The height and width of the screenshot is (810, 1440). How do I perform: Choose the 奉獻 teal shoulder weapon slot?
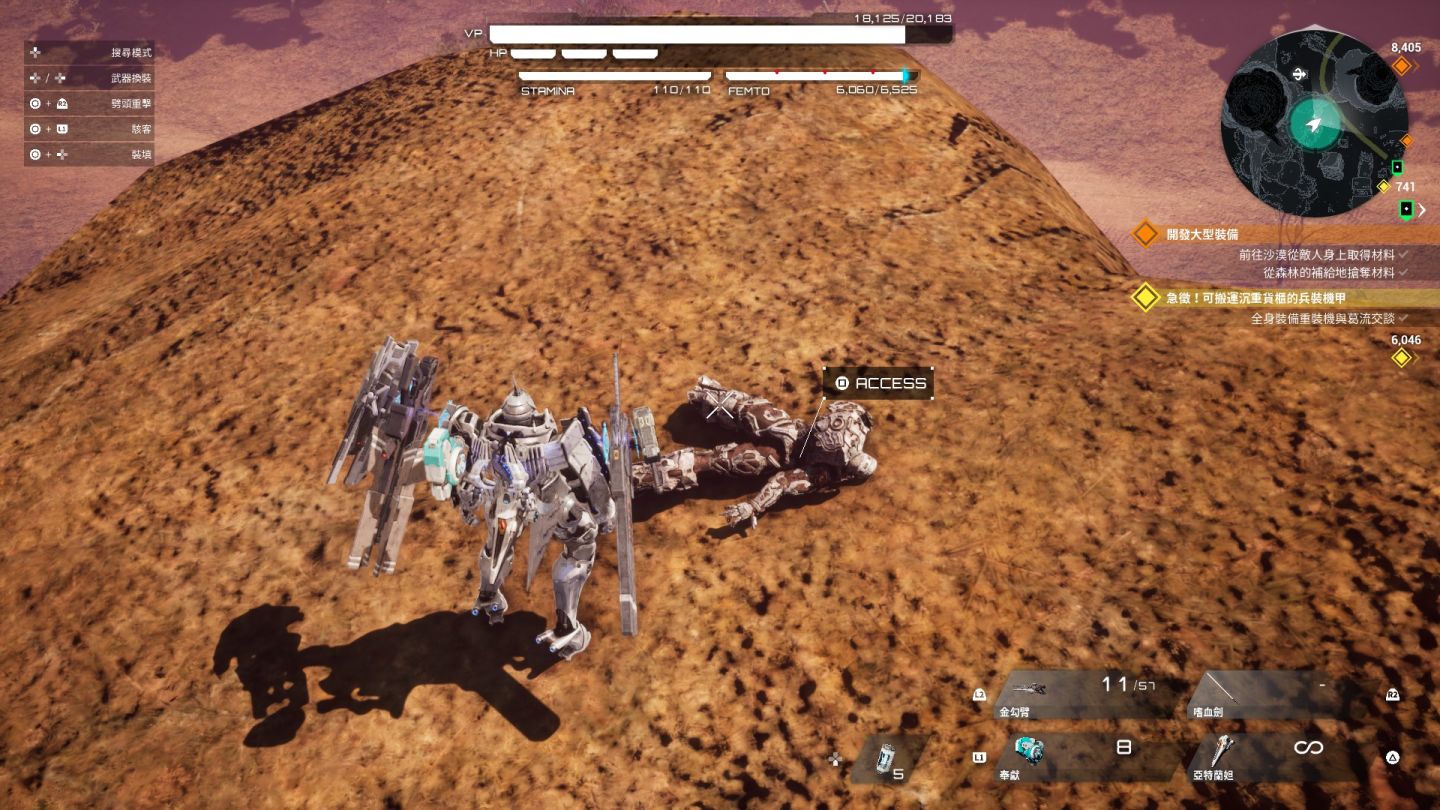click(1081, 757)
